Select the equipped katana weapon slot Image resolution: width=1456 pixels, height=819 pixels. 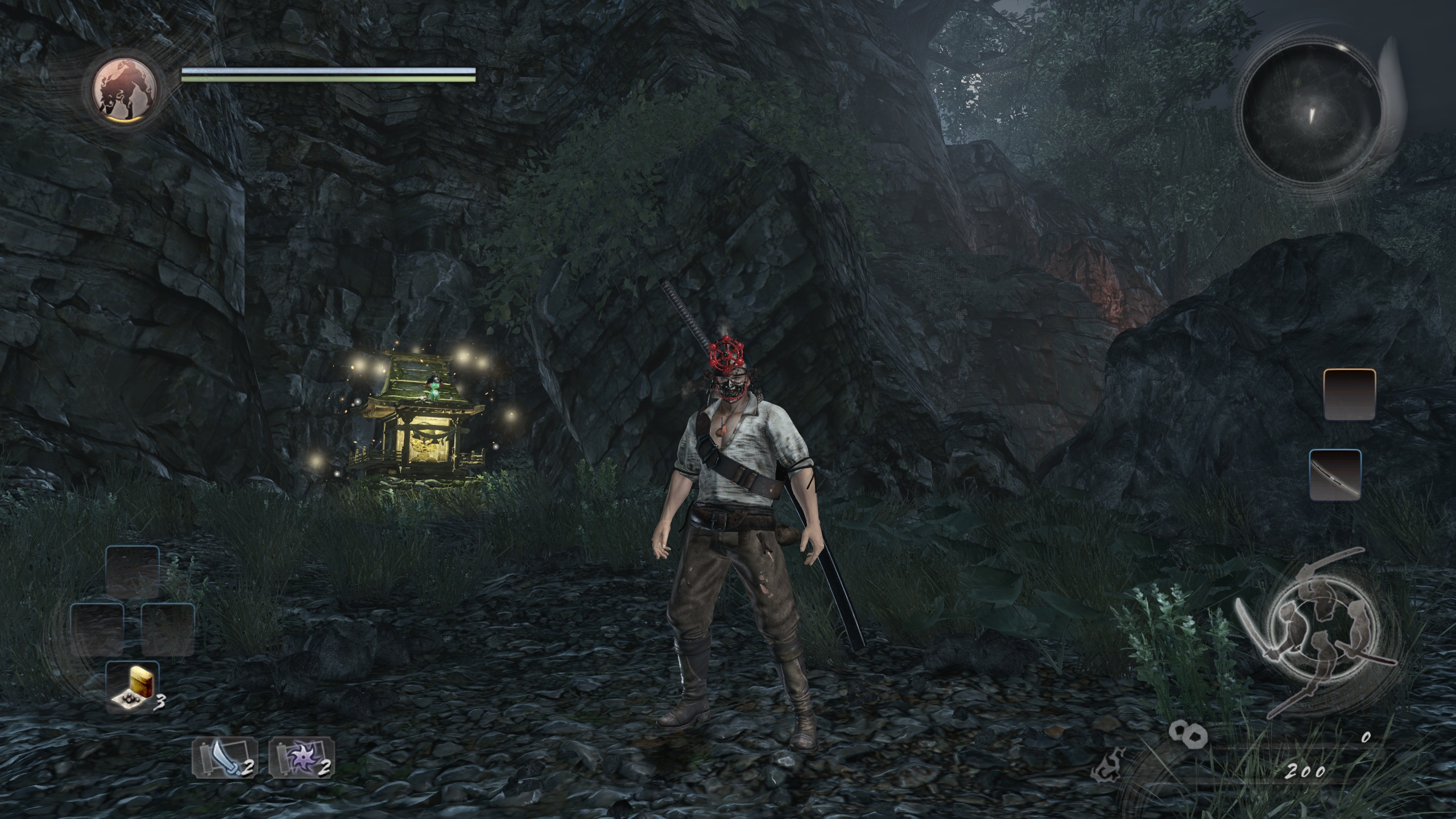(x=1335, y=475)
